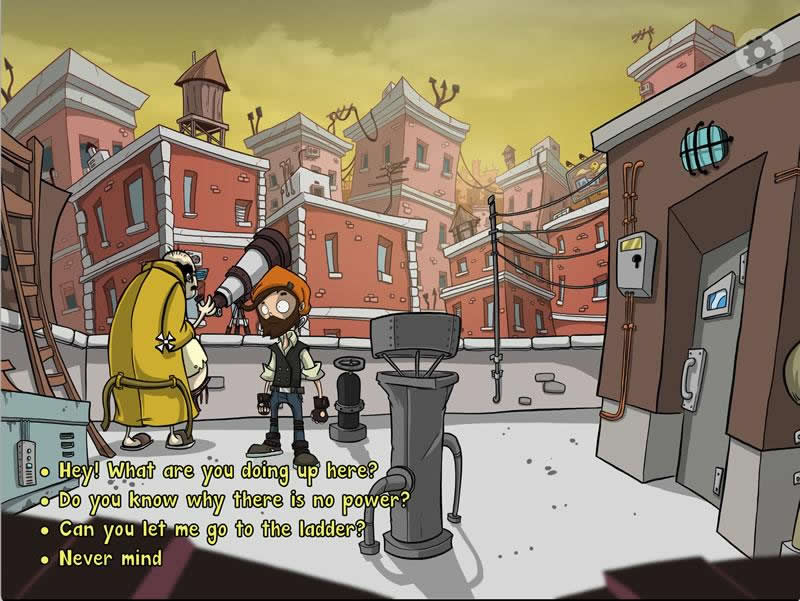800x601 pixels.
Task: Choose "Do you know why there is no power?"
Action: pos(234,499)
